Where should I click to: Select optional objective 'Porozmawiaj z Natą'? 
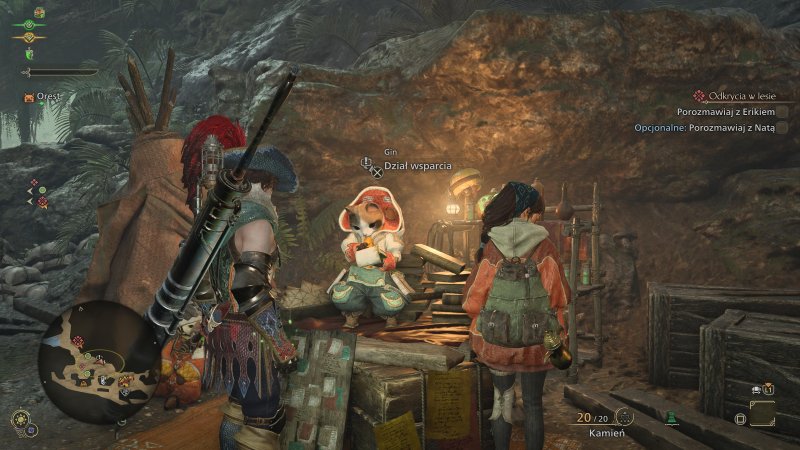704,128
